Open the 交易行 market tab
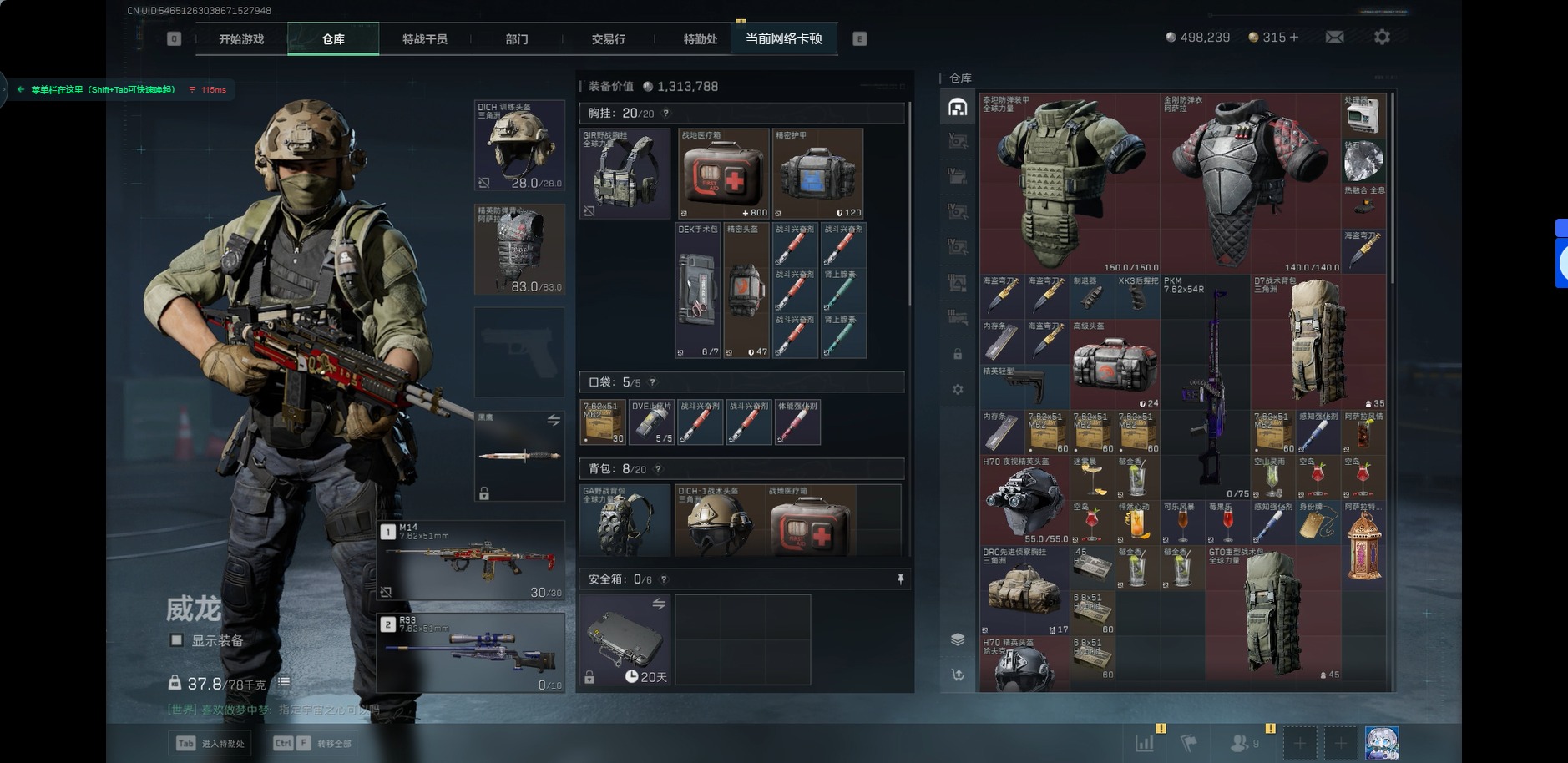1568x763 pixels. [608, 39]
